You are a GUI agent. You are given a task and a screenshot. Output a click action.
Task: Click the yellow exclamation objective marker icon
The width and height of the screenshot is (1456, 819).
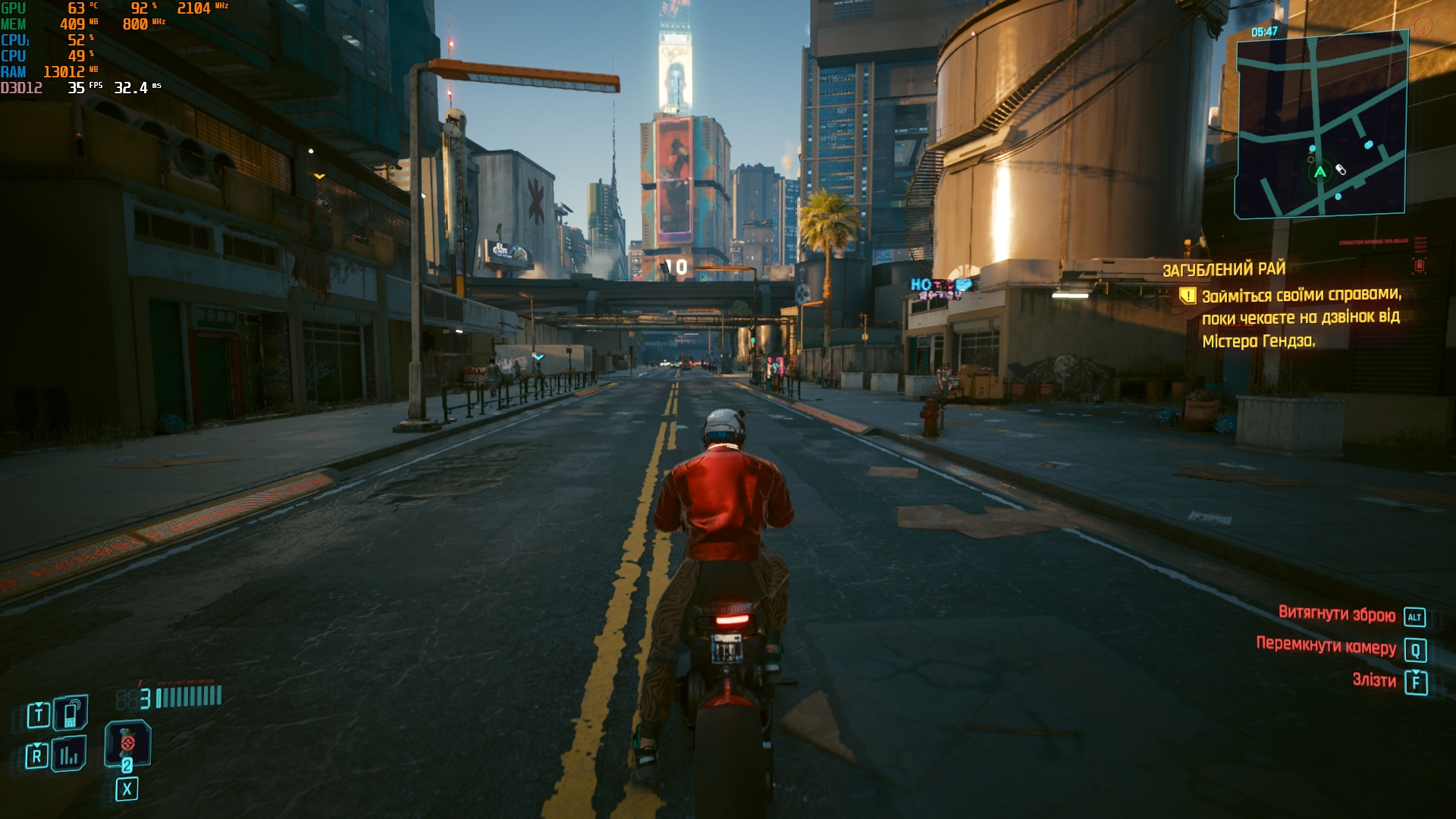coord(1187,295)
